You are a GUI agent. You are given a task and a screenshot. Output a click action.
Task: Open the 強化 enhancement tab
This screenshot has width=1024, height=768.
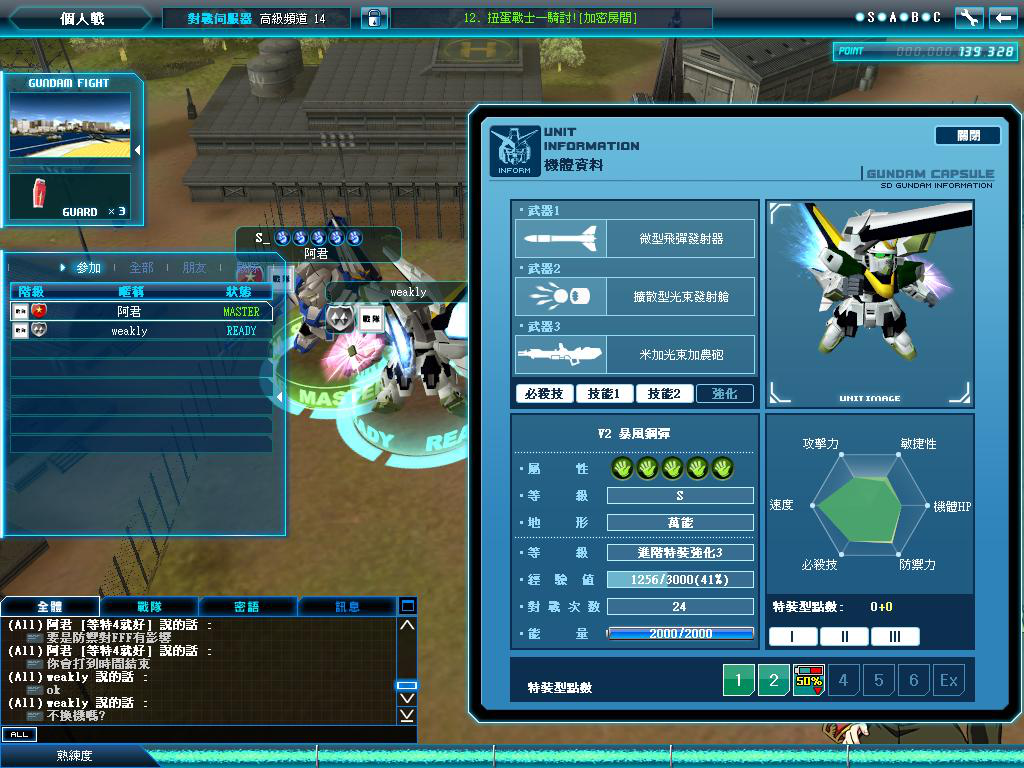(725, 394)
